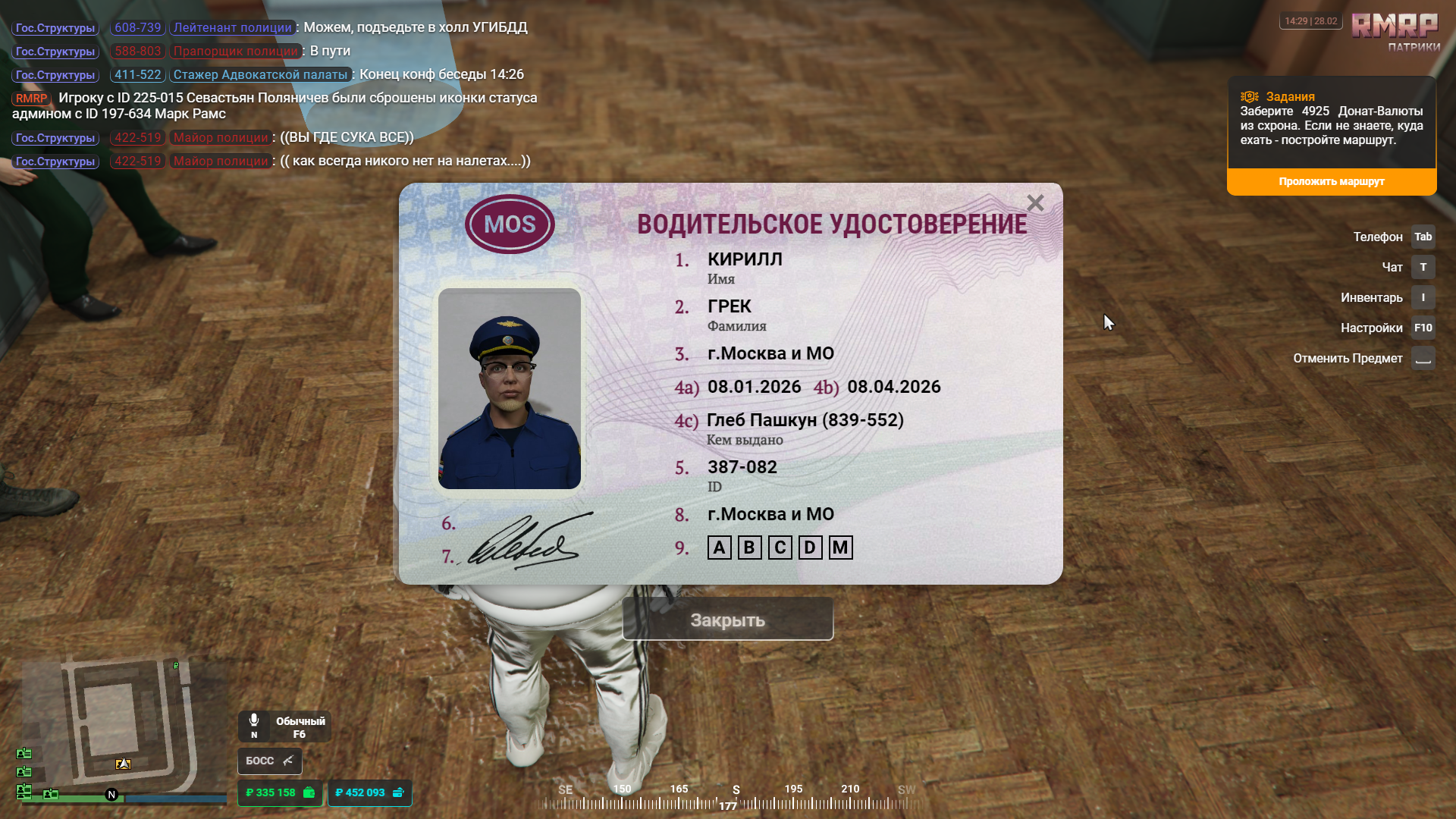Click the Закрыть button
1456x819 pixels.
click(727, 620)
